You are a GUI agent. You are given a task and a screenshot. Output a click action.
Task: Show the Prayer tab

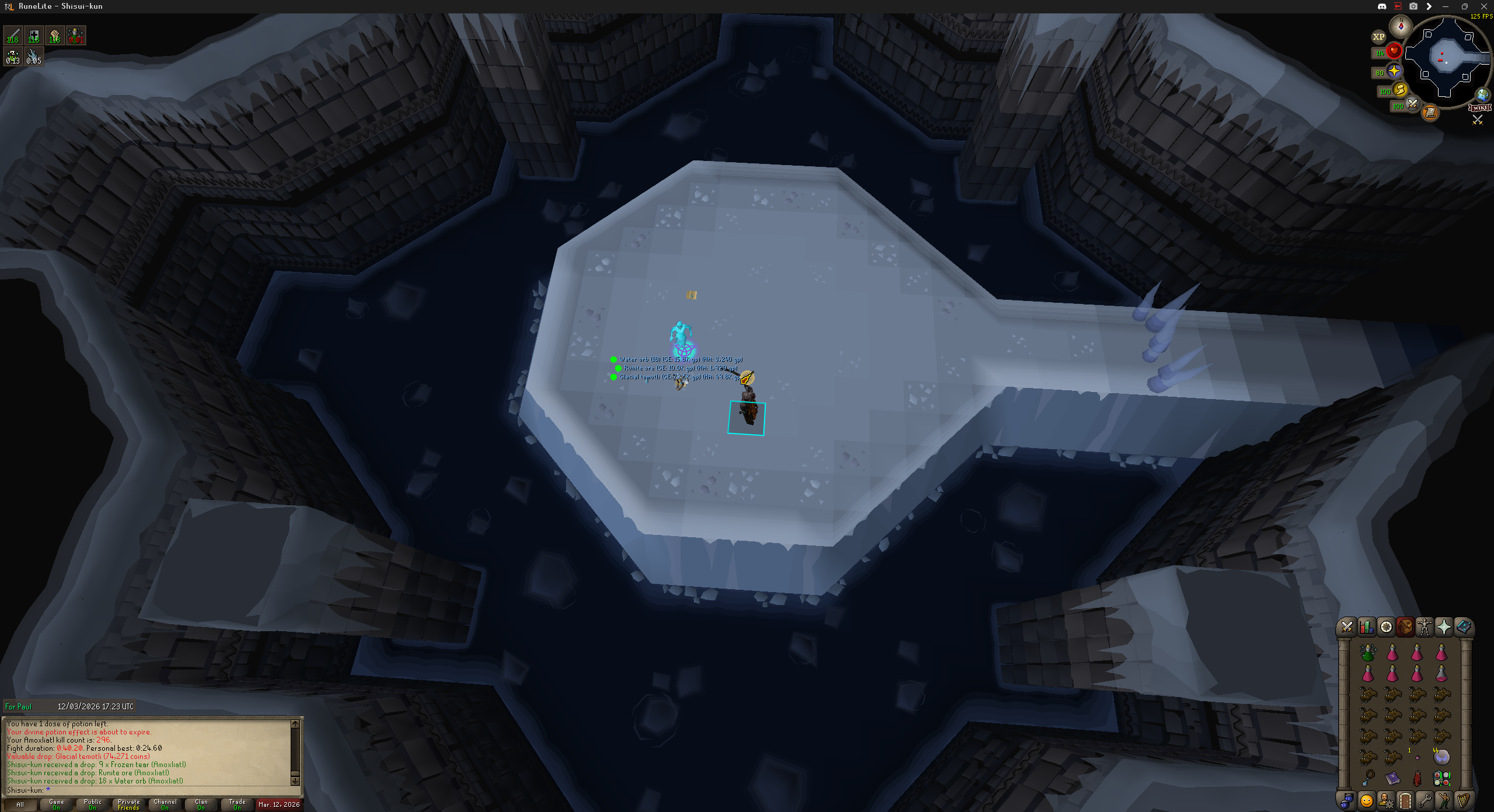(x=1444, y=627)
